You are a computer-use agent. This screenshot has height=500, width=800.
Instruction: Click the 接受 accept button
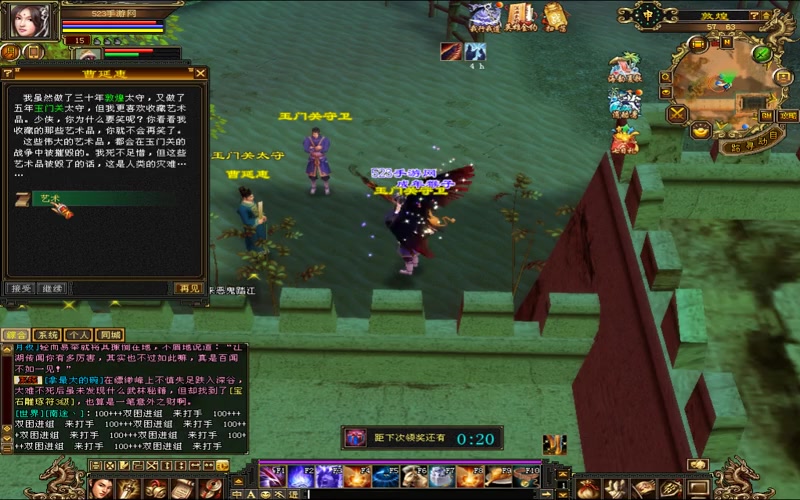20,288
